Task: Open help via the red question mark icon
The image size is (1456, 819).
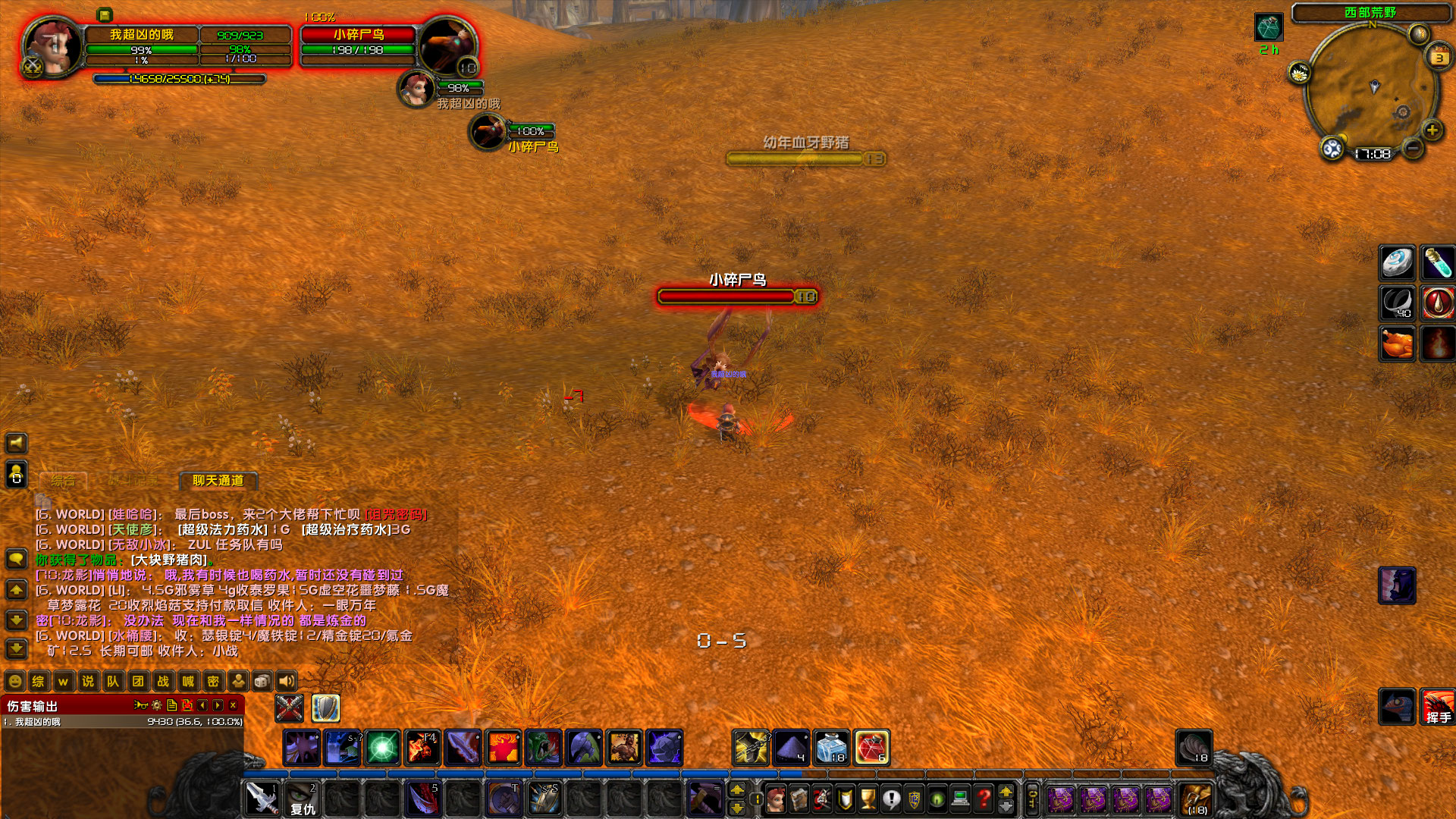Action: pyautogui.click(x=984, y=796)
